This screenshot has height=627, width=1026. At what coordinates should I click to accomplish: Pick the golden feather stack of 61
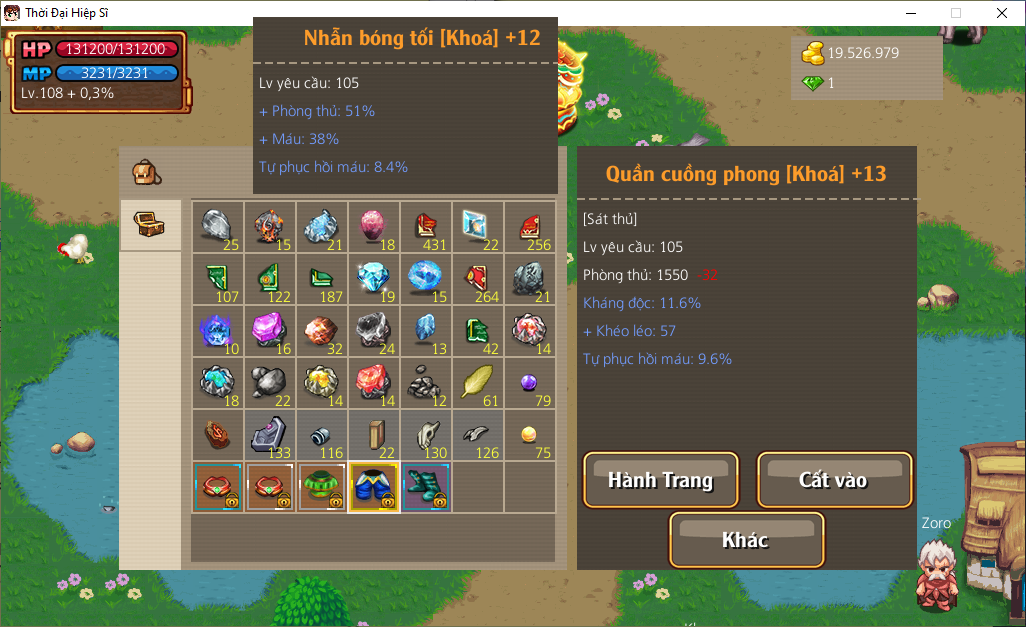tap(478, 383)
